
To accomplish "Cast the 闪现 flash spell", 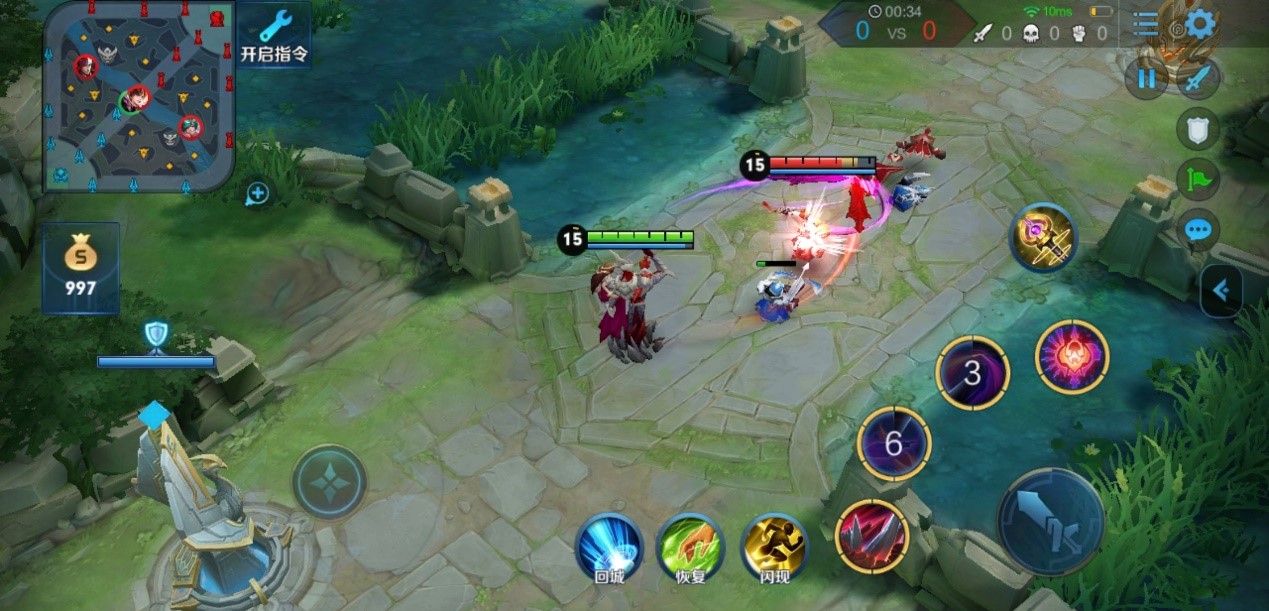I will [x=775, y=546].
